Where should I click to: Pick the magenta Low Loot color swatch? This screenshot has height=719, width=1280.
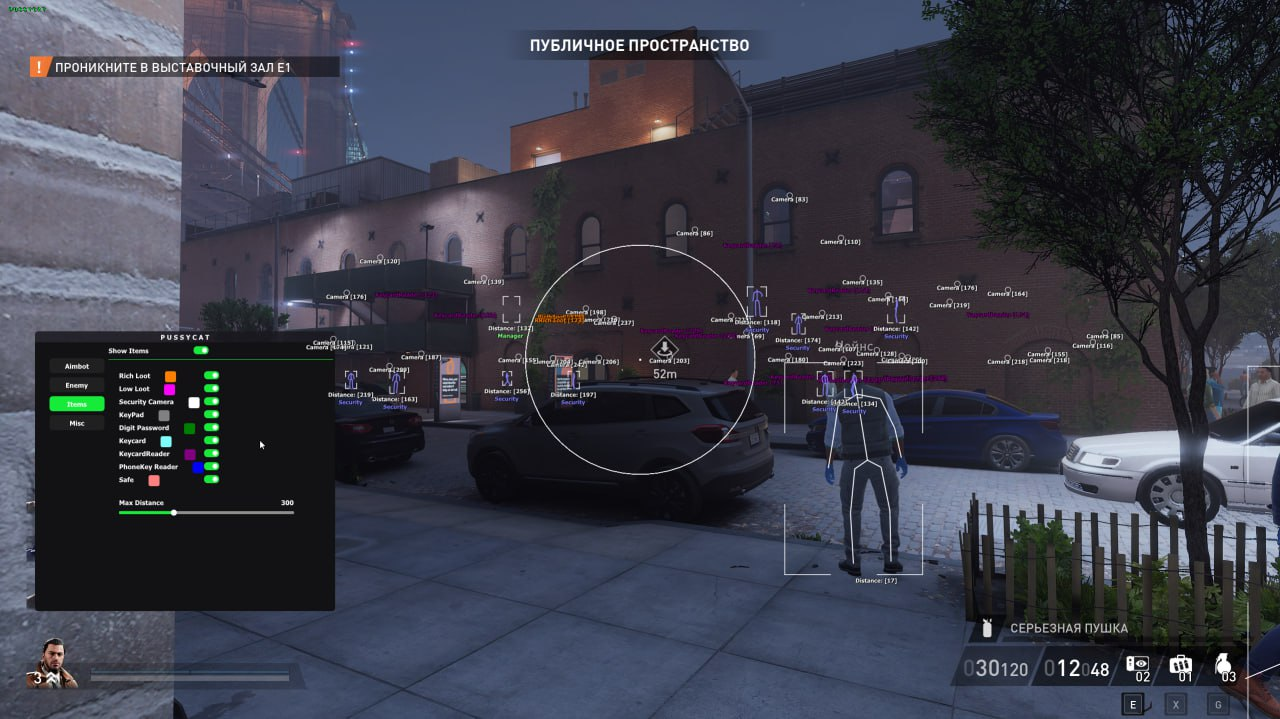170,389
